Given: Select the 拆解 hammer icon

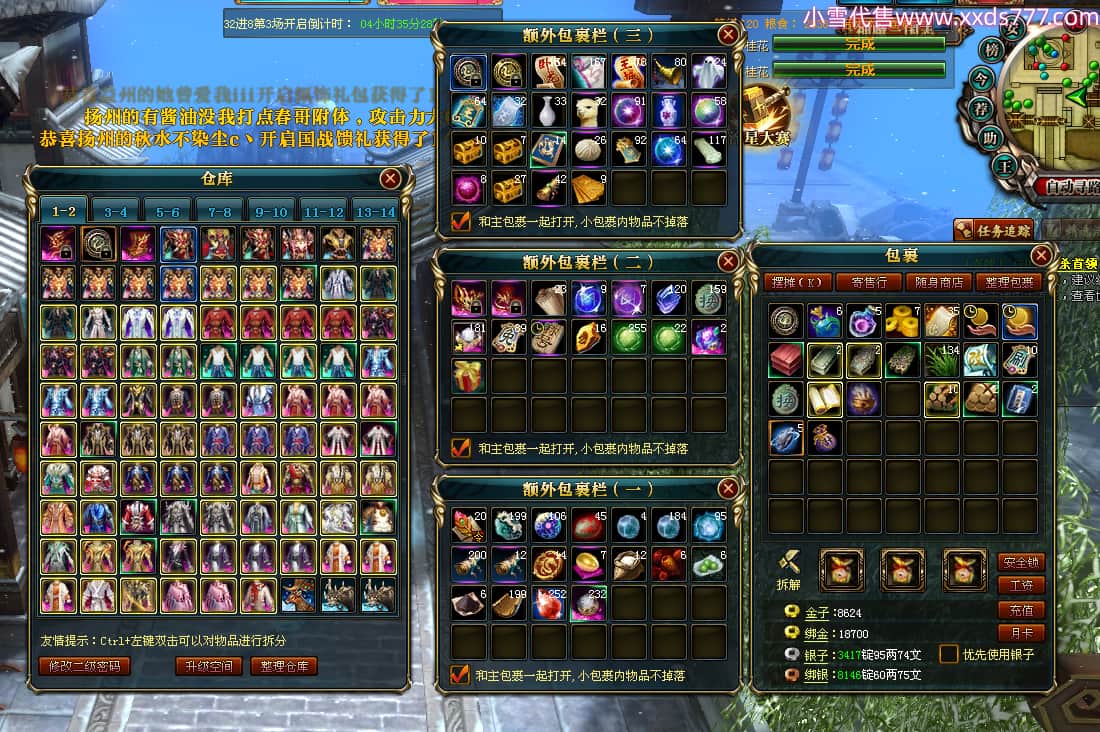Looking at the screenshot, I should click(788, 564).
